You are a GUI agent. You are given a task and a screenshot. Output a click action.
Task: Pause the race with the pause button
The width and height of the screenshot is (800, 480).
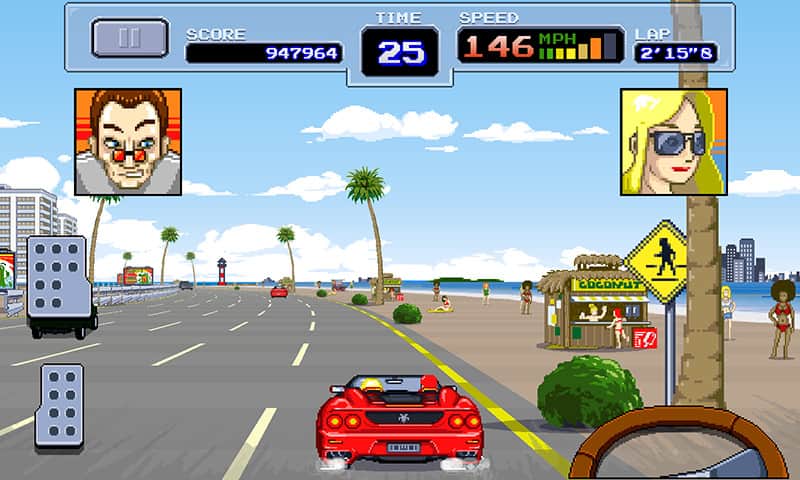click(130, 38)
